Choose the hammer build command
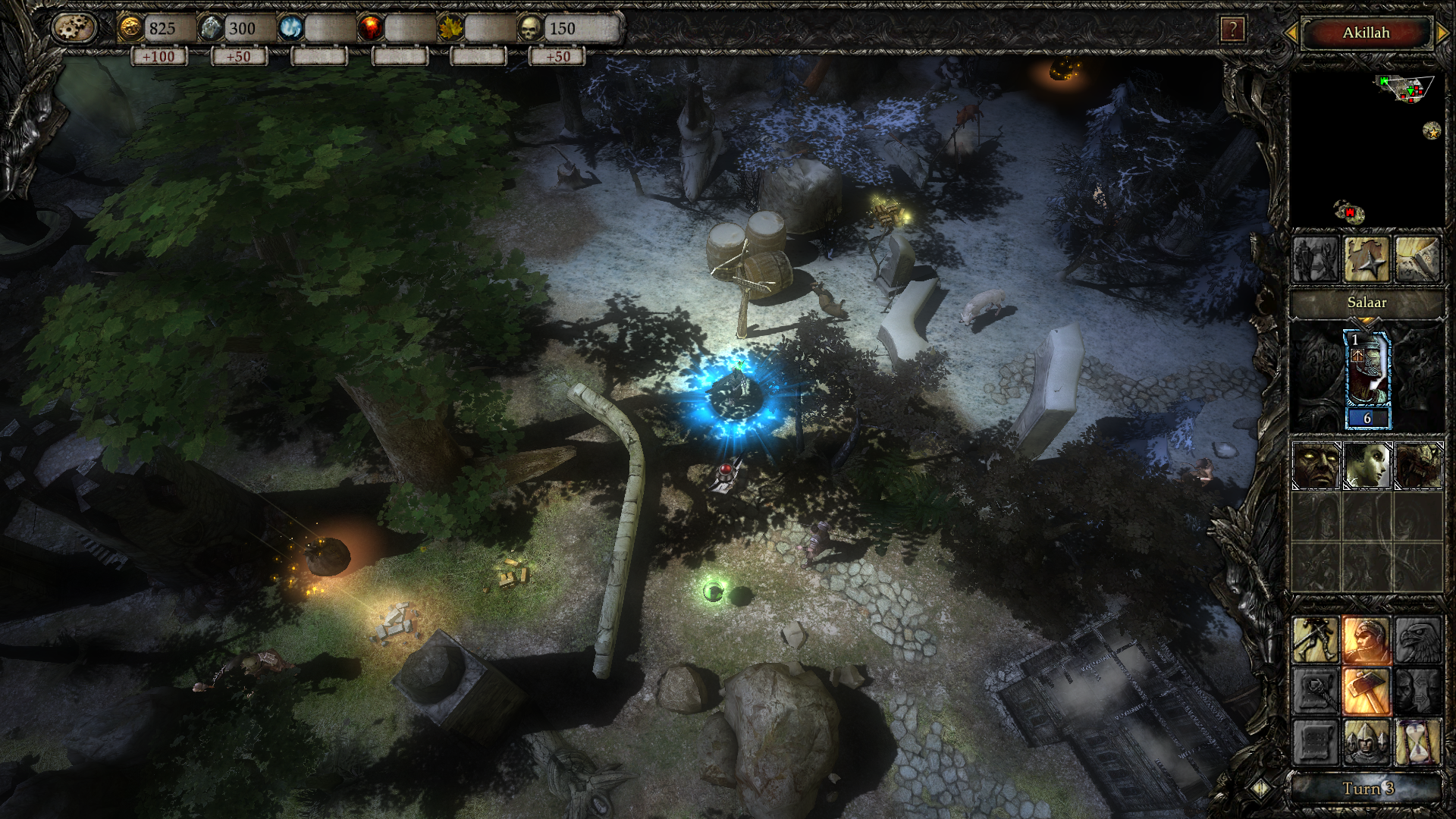This screenshot has width=1456, height=819. click(x=1367, y=691)
